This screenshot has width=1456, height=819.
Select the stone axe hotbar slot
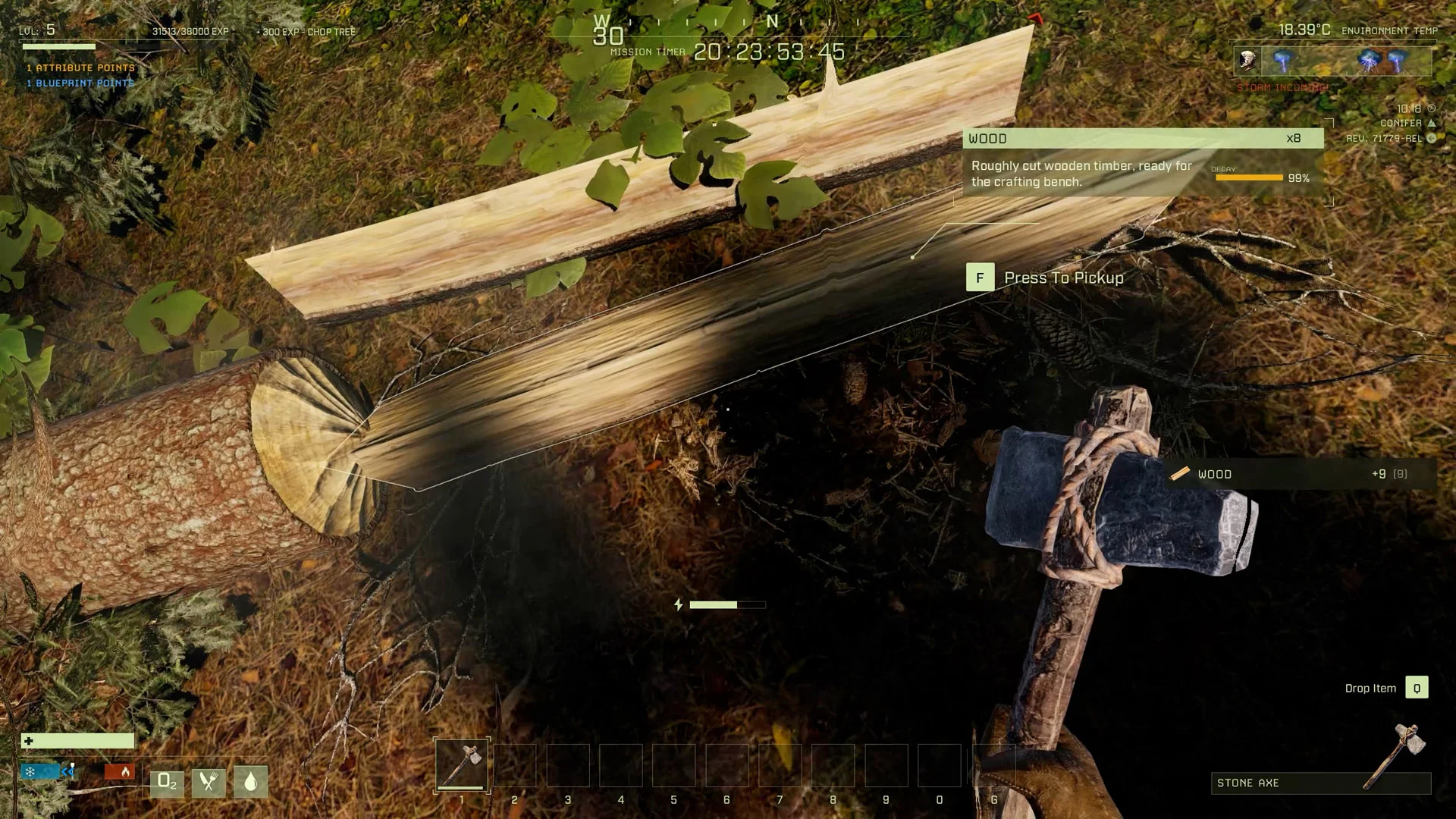click(x=462, y=764)
